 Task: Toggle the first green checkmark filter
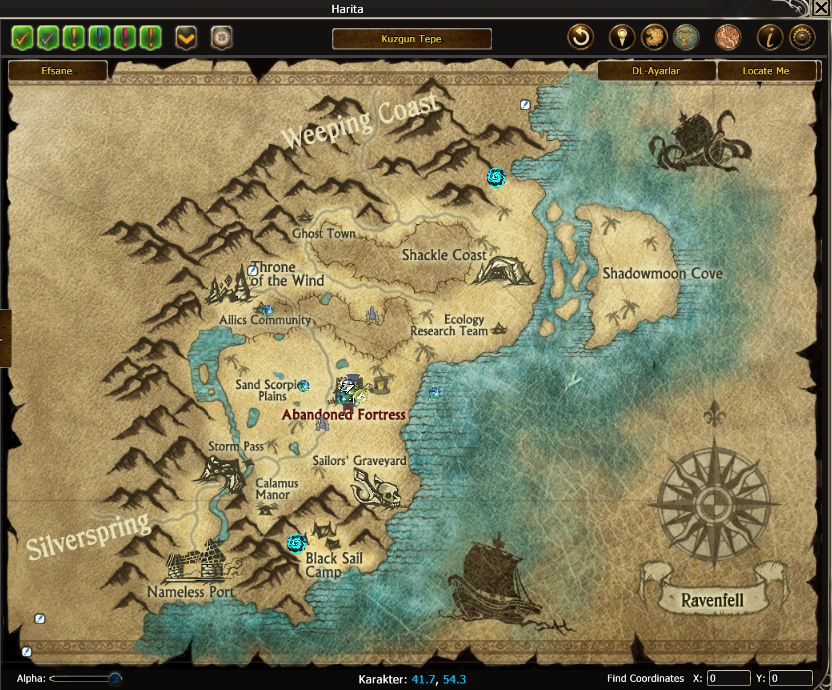(x=22, y=38)
